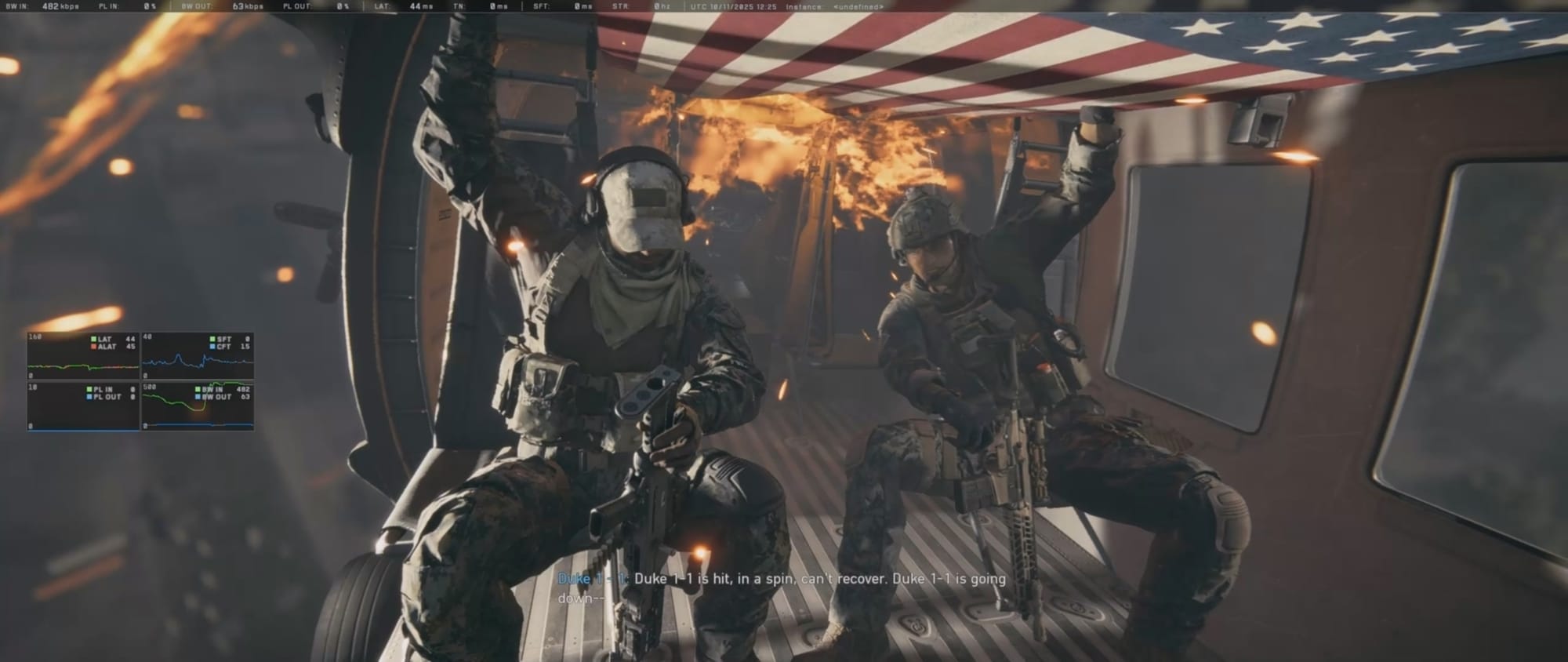
Task: Click the PL IN indicator on the status bar
Action: (125, 7)
